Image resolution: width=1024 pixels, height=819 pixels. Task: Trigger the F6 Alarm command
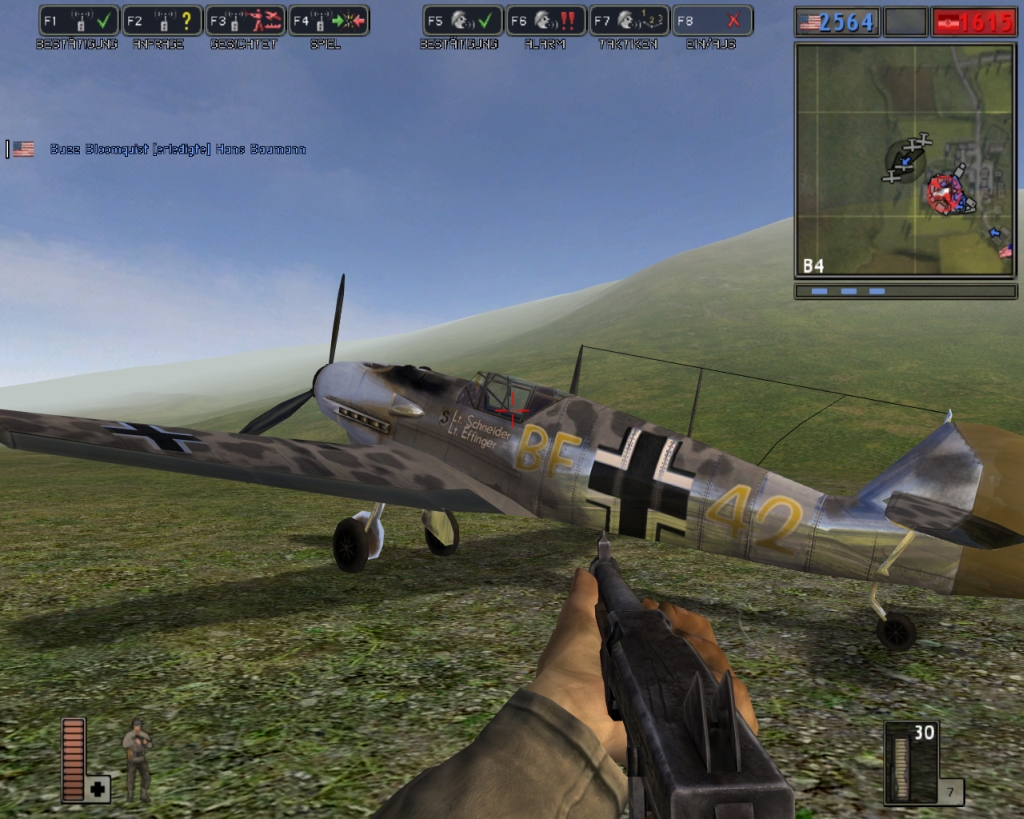[x=545, y=21]
